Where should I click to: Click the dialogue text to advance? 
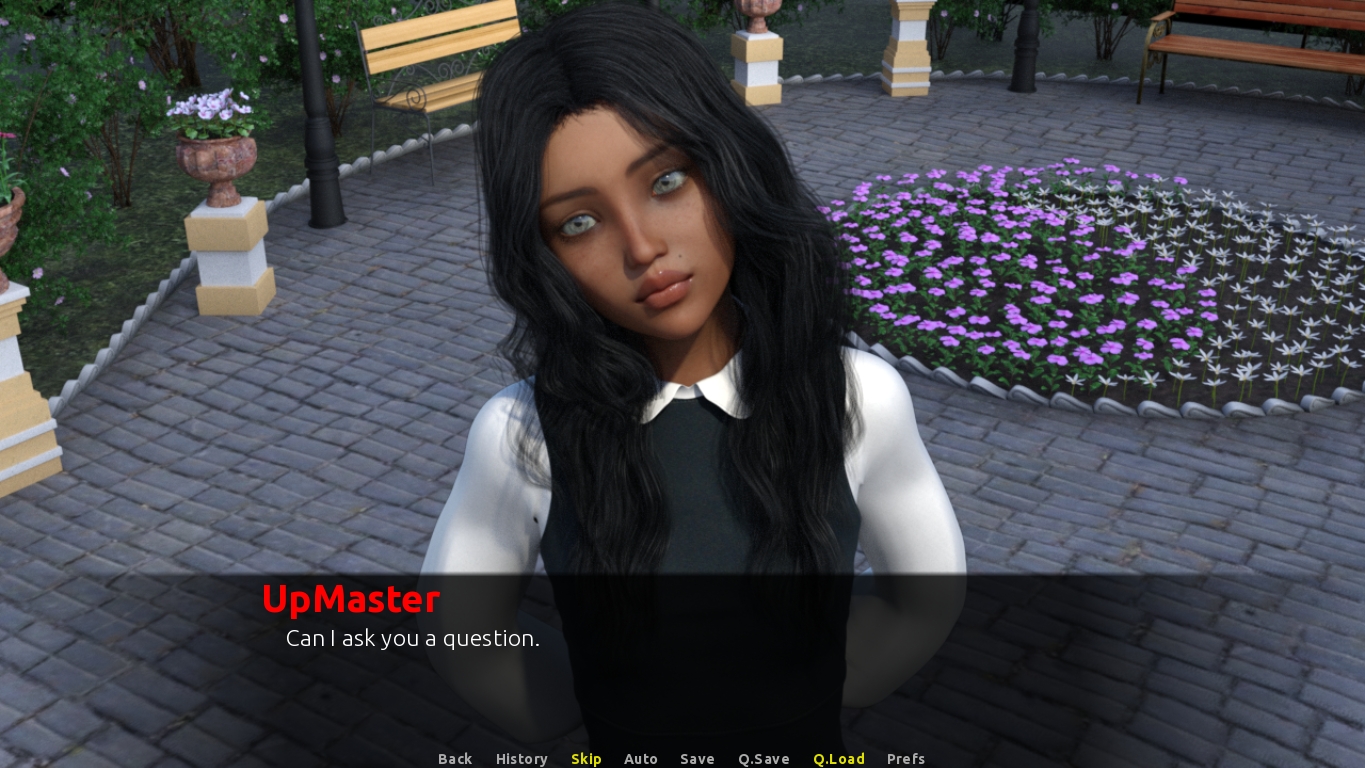[x=412, y=638]
